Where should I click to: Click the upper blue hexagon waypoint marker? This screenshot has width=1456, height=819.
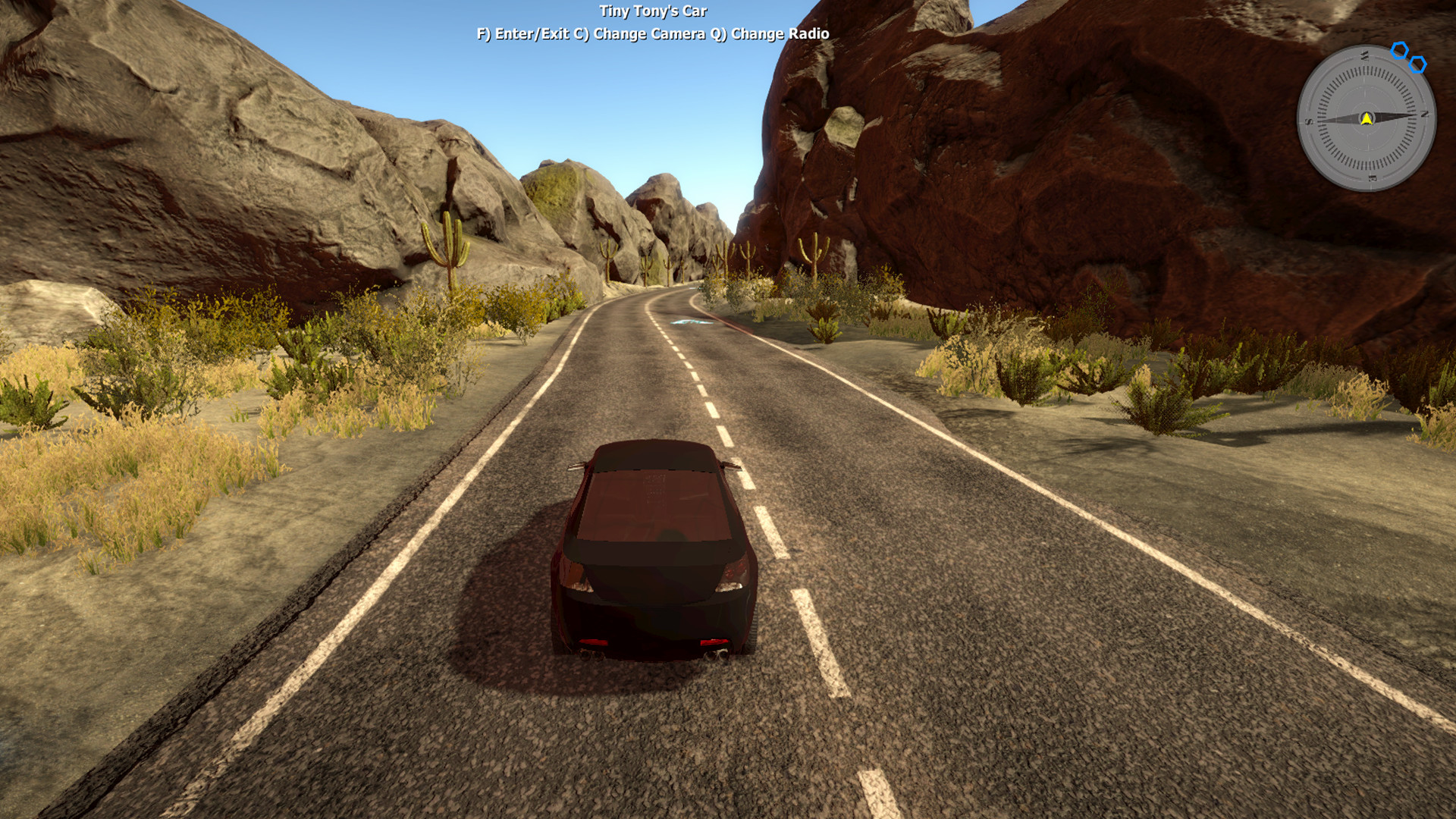(1399, 50)
